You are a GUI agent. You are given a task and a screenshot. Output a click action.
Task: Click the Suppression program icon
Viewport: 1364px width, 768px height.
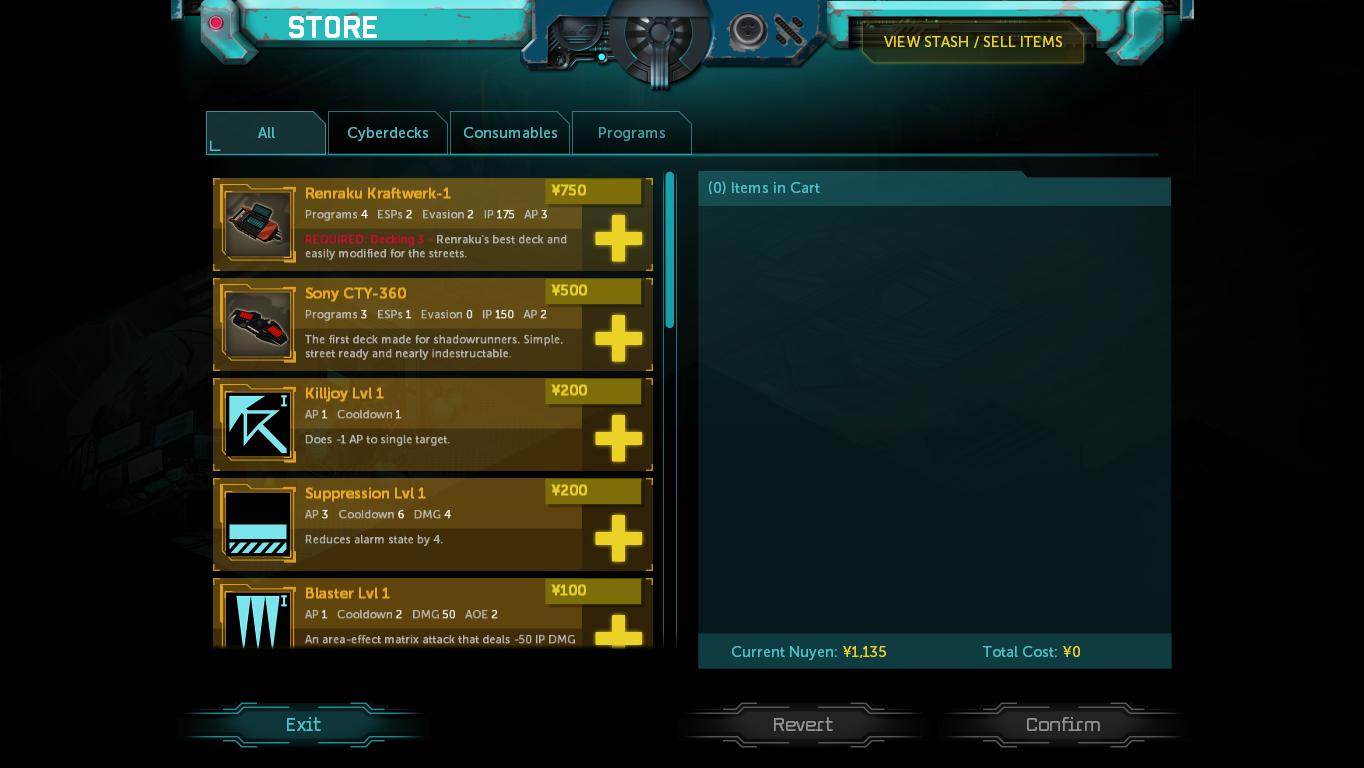coord(258,524)
